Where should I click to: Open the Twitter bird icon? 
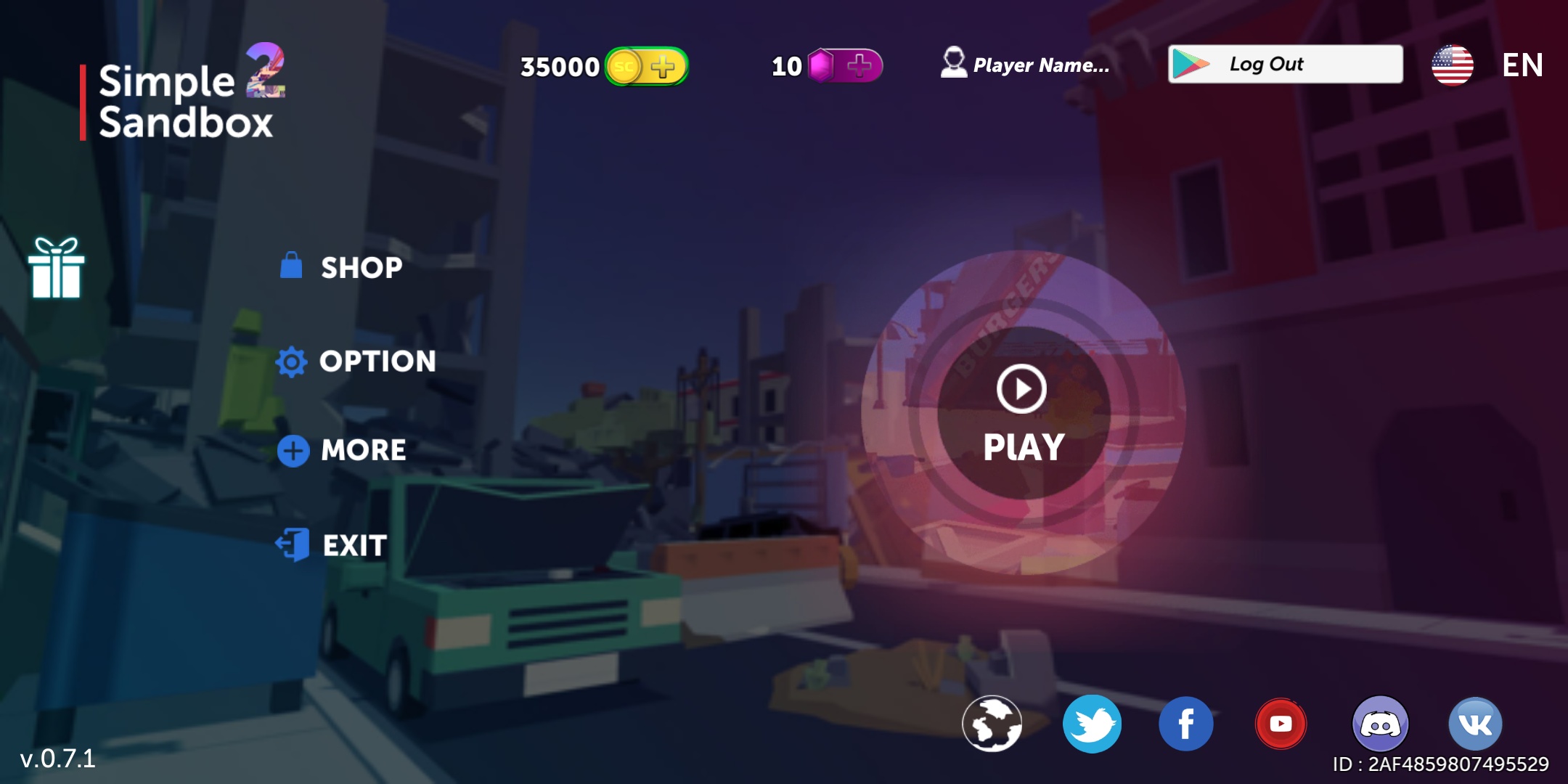[x=1093, y=723]
